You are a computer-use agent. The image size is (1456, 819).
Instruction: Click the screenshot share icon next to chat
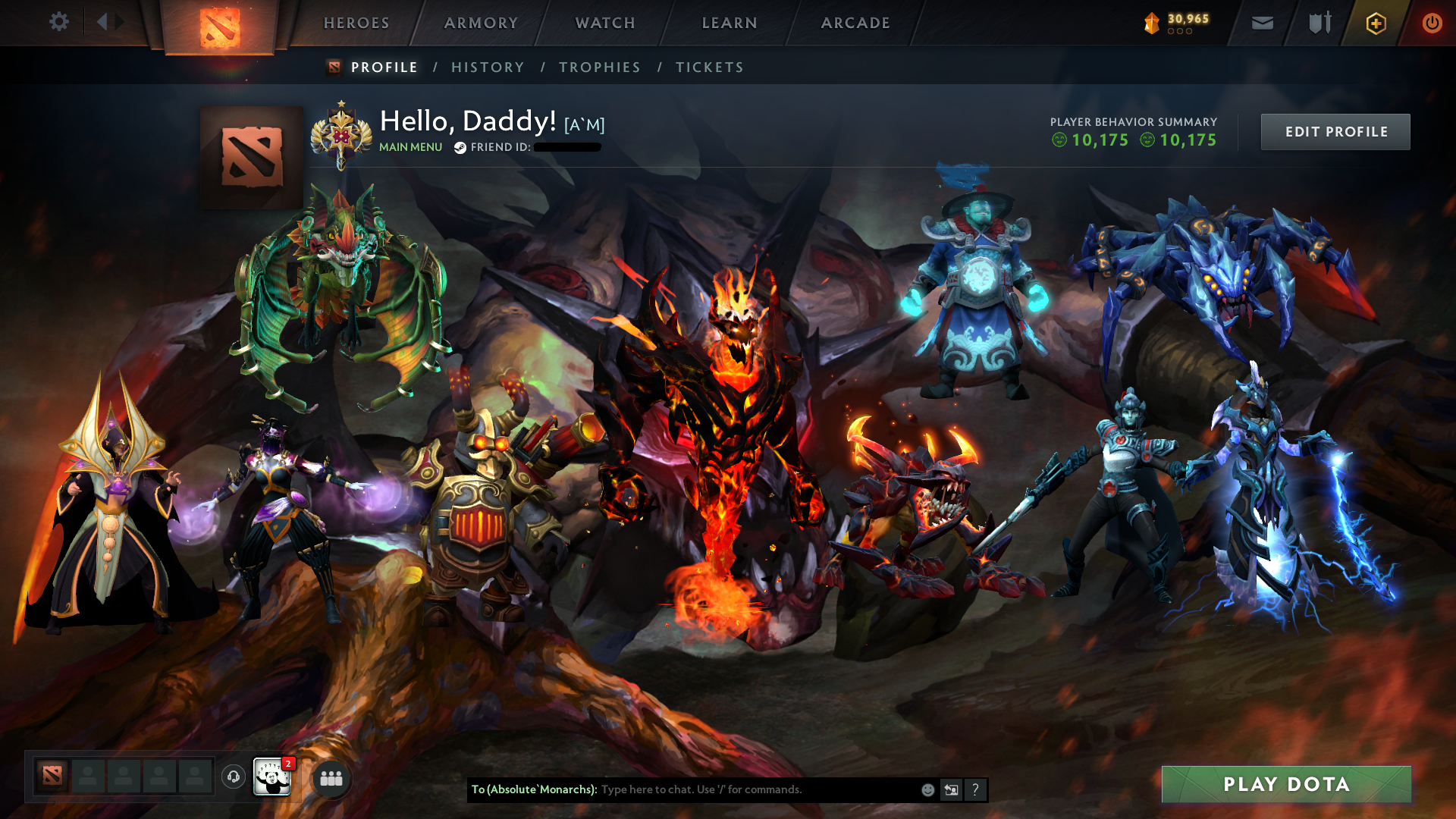pos(951,789)
